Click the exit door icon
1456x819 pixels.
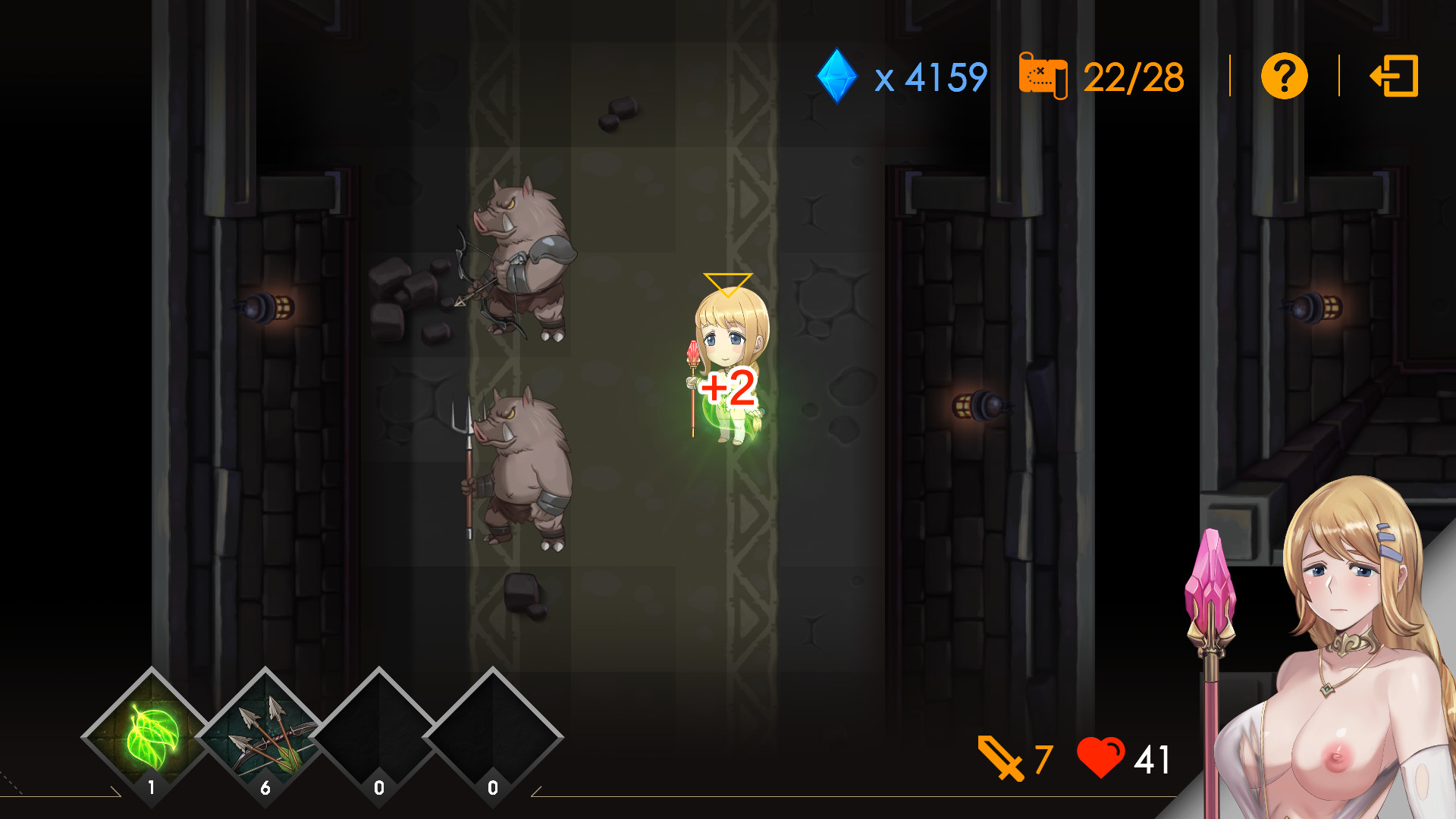click(x=1395, y=75)
